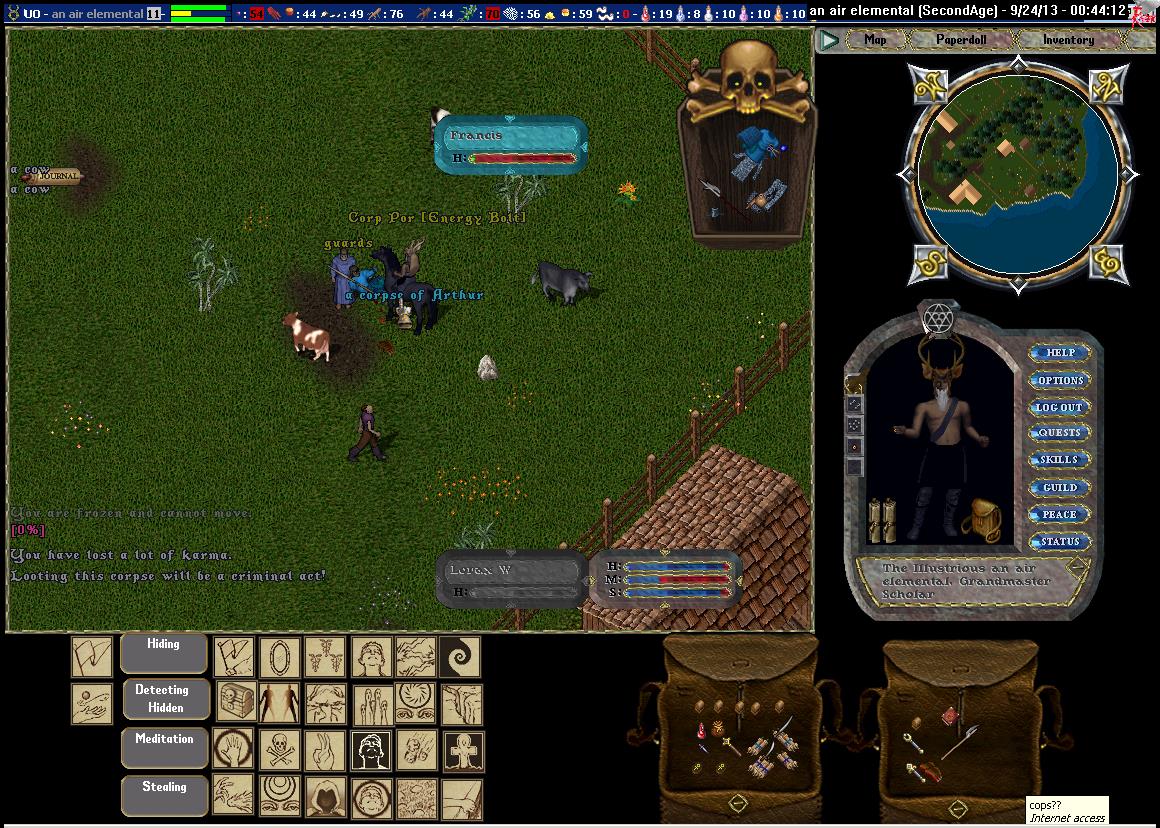Screen dimensions: 1160x828
Task: Open the Guild panel
Action: click(x=1060, y=487)
